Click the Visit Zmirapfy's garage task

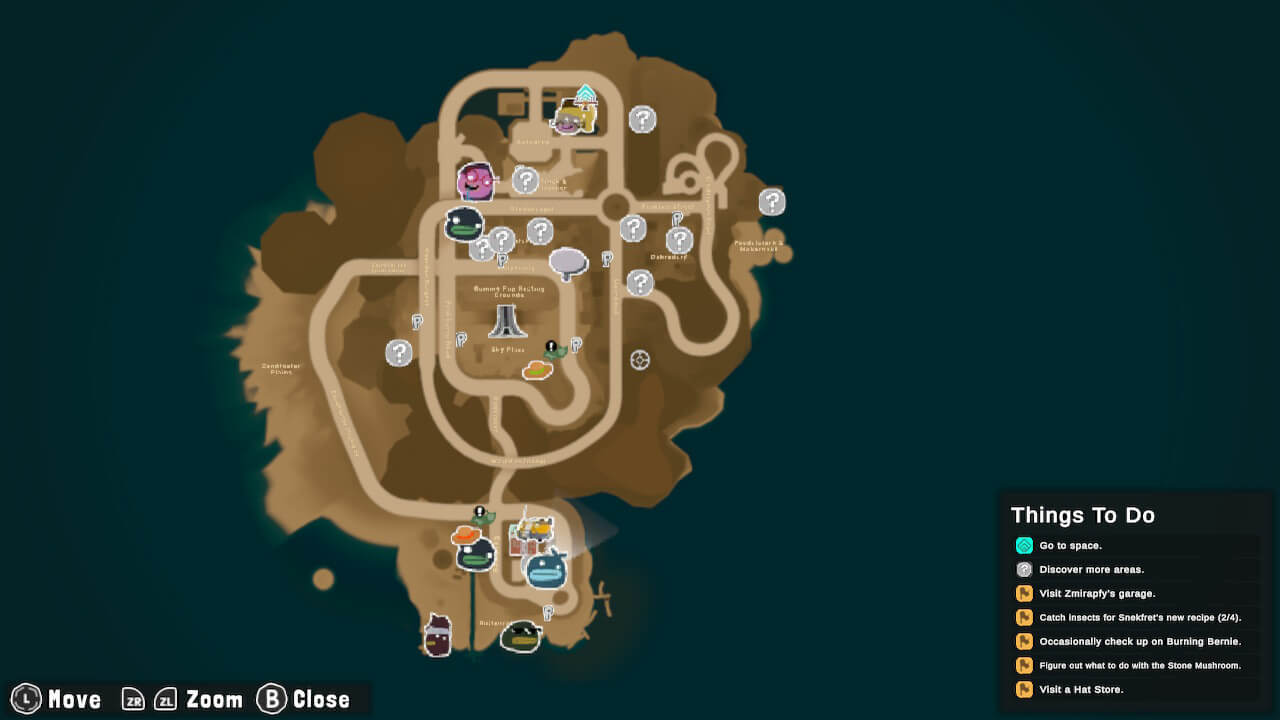(x=1097, y=593)
